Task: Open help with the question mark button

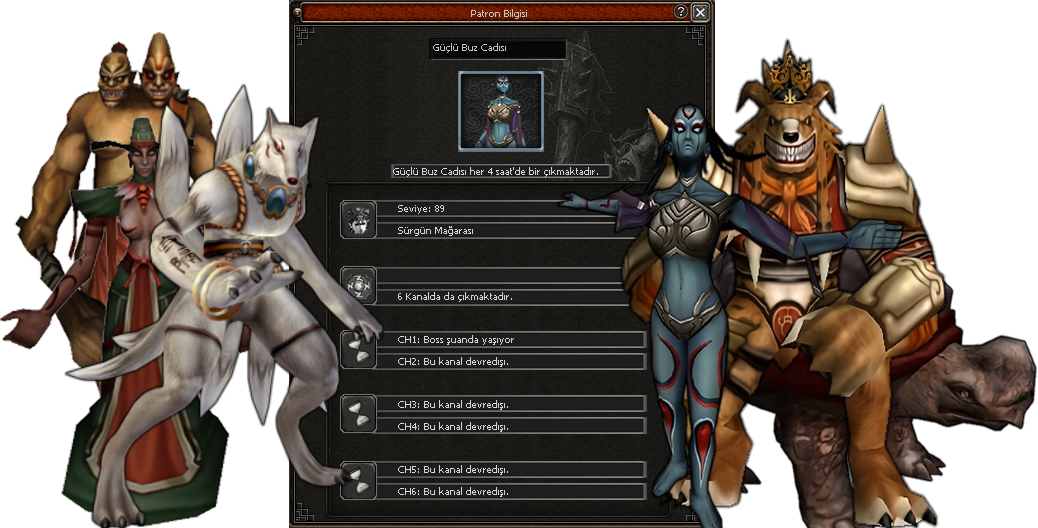Action: click(681, 13)
